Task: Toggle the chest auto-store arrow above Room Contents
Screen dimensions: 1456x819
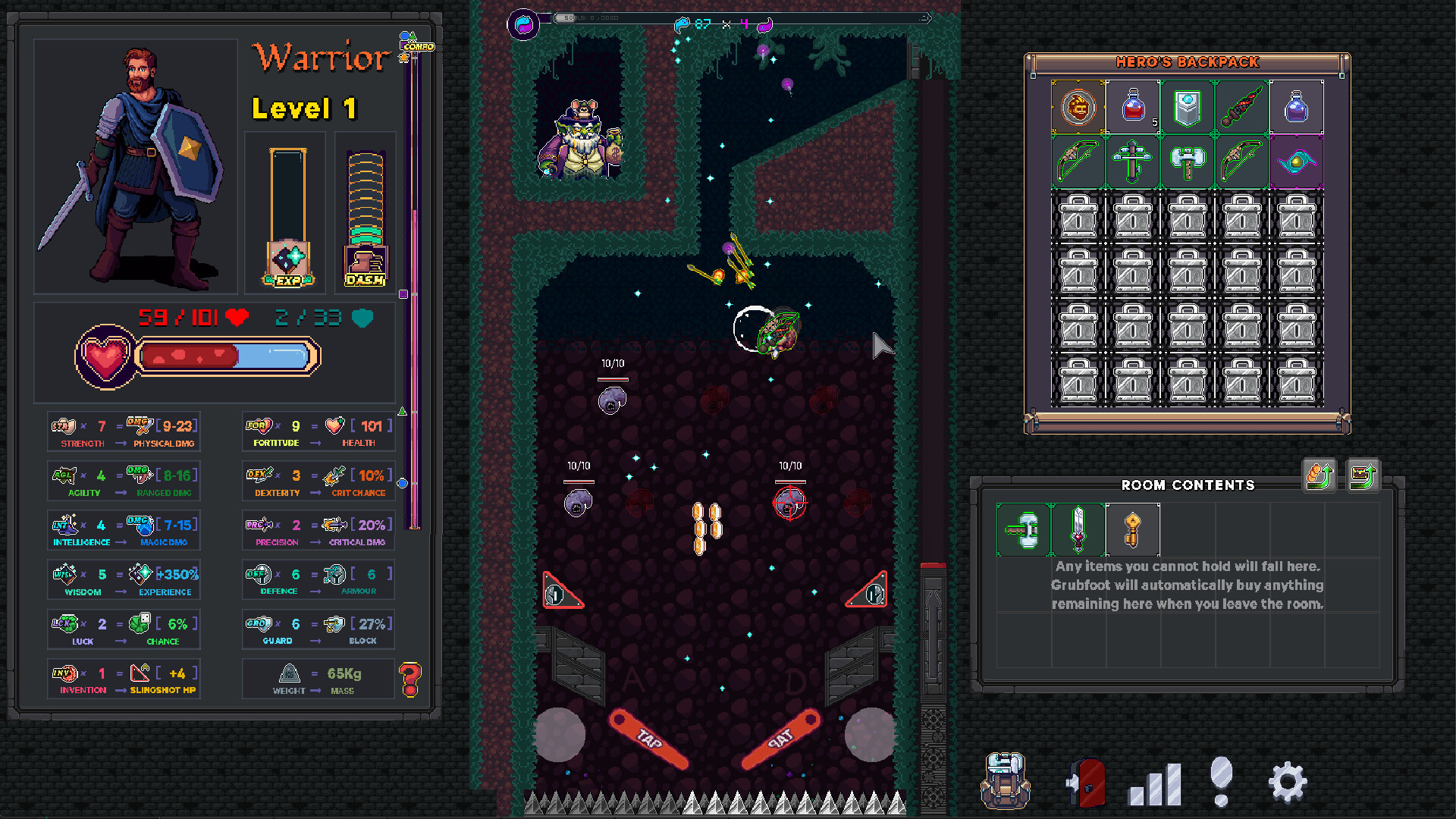Action: [x=1362, y=476]
